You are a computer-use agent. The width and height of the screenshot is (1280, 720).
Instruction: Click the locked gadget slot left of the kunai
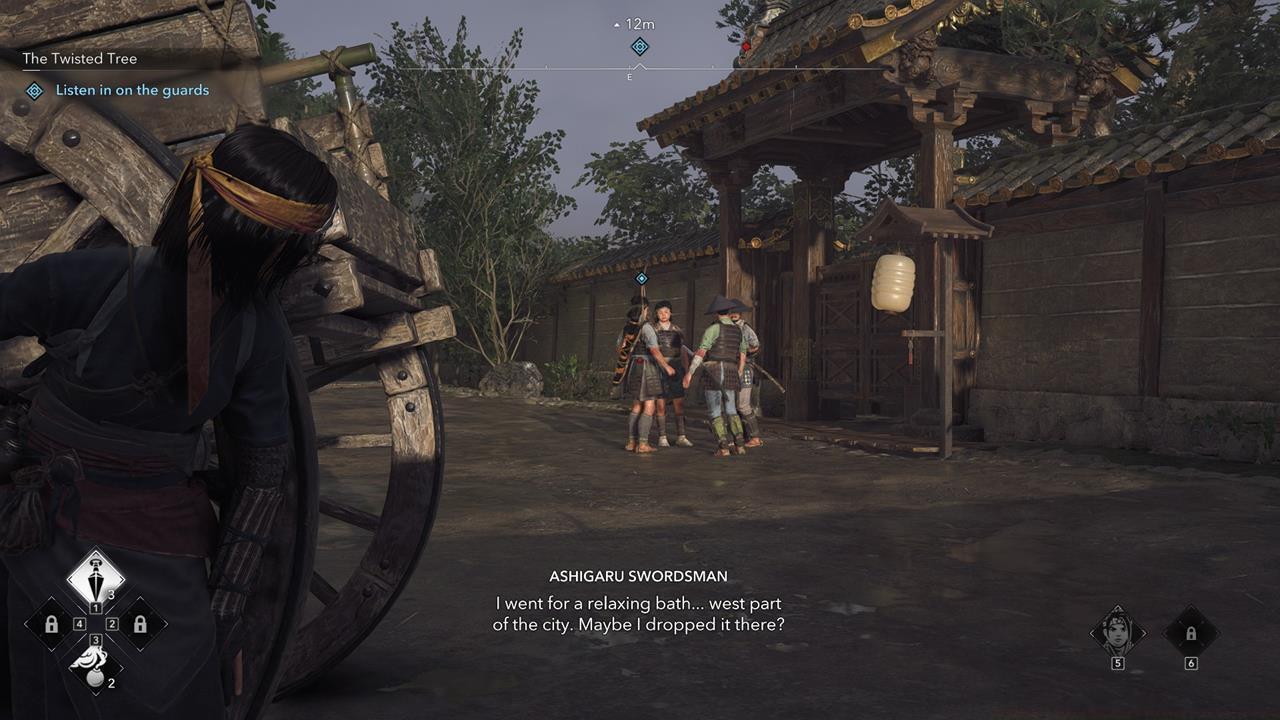click(x=52, y=625)
